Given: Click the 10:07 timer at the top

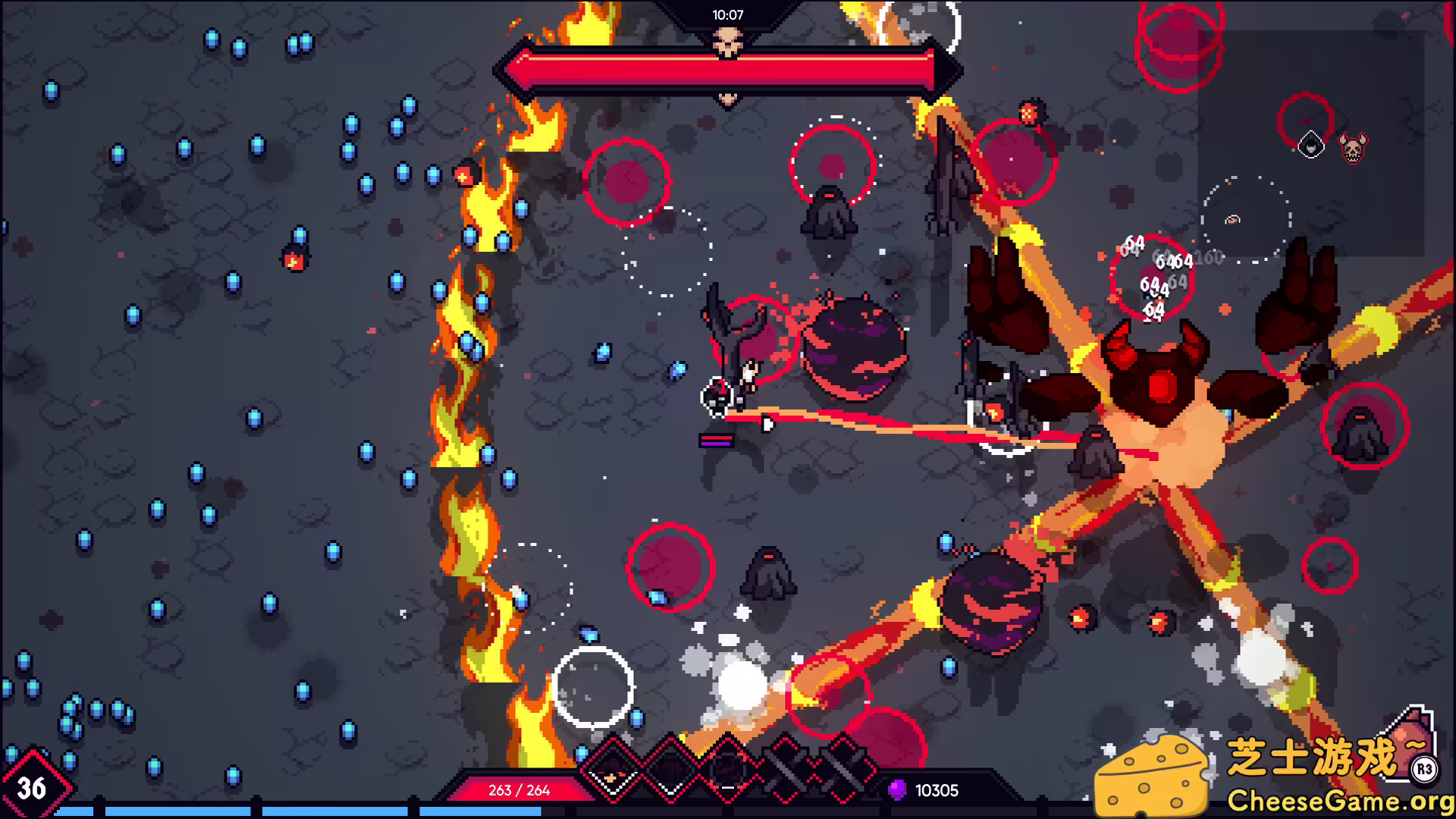Looking at the screenshot, I should (726, 12).
